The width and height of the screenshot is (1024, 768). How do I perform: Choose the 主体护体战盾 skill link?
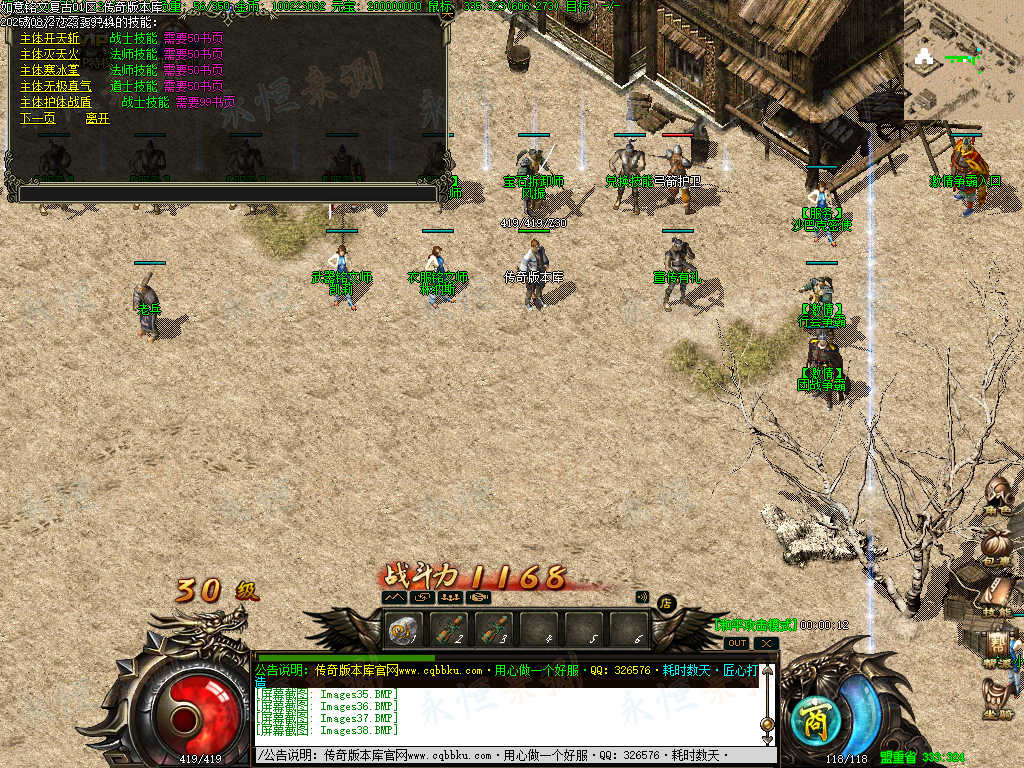(55, 102)
